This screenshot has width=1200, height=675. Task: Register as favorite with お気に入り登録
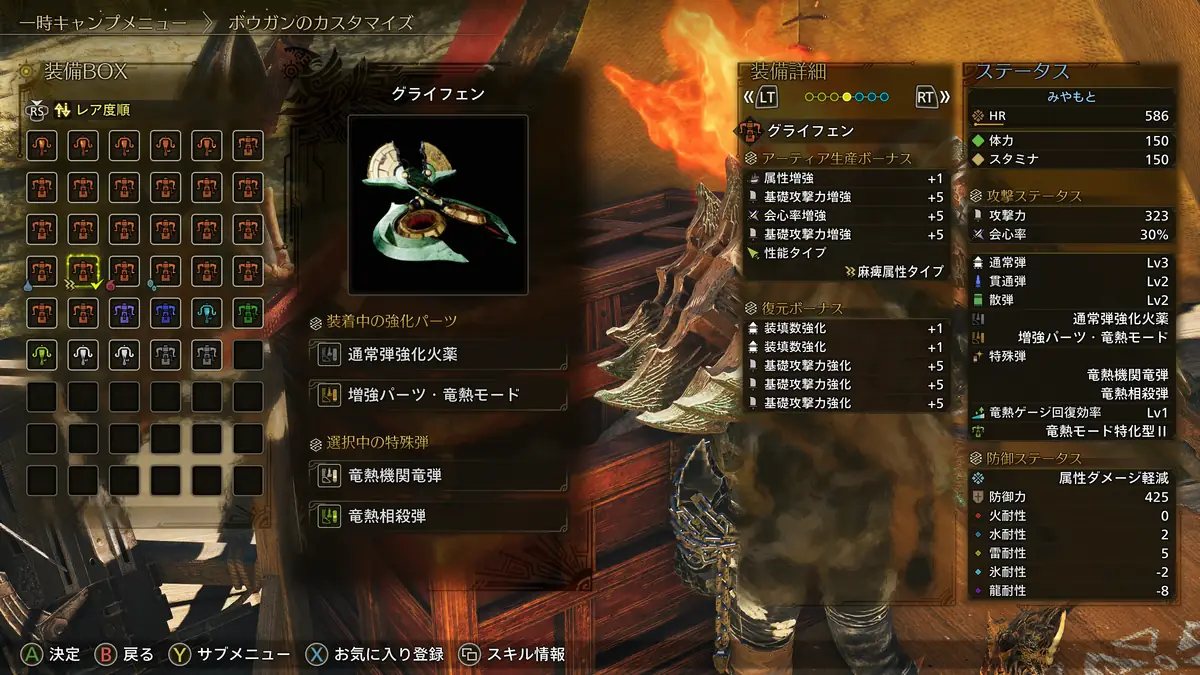click(375, 655)
